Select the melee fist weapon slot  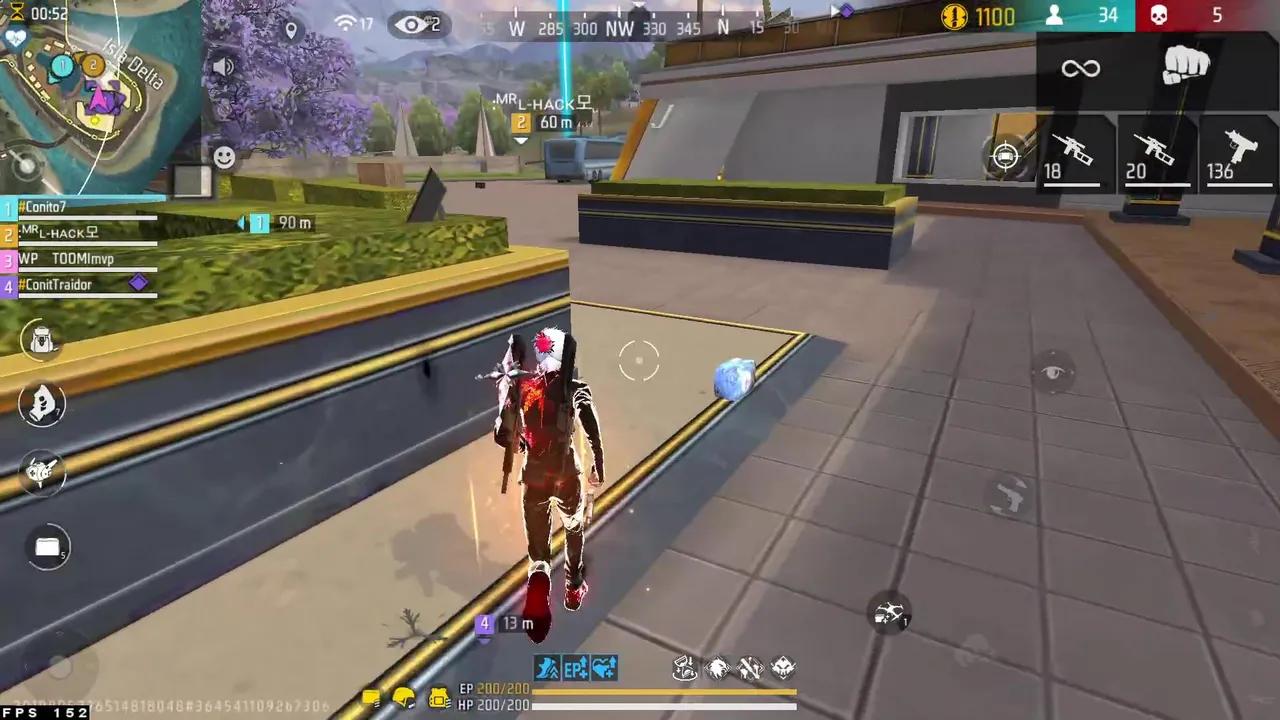pos(1186,67)
